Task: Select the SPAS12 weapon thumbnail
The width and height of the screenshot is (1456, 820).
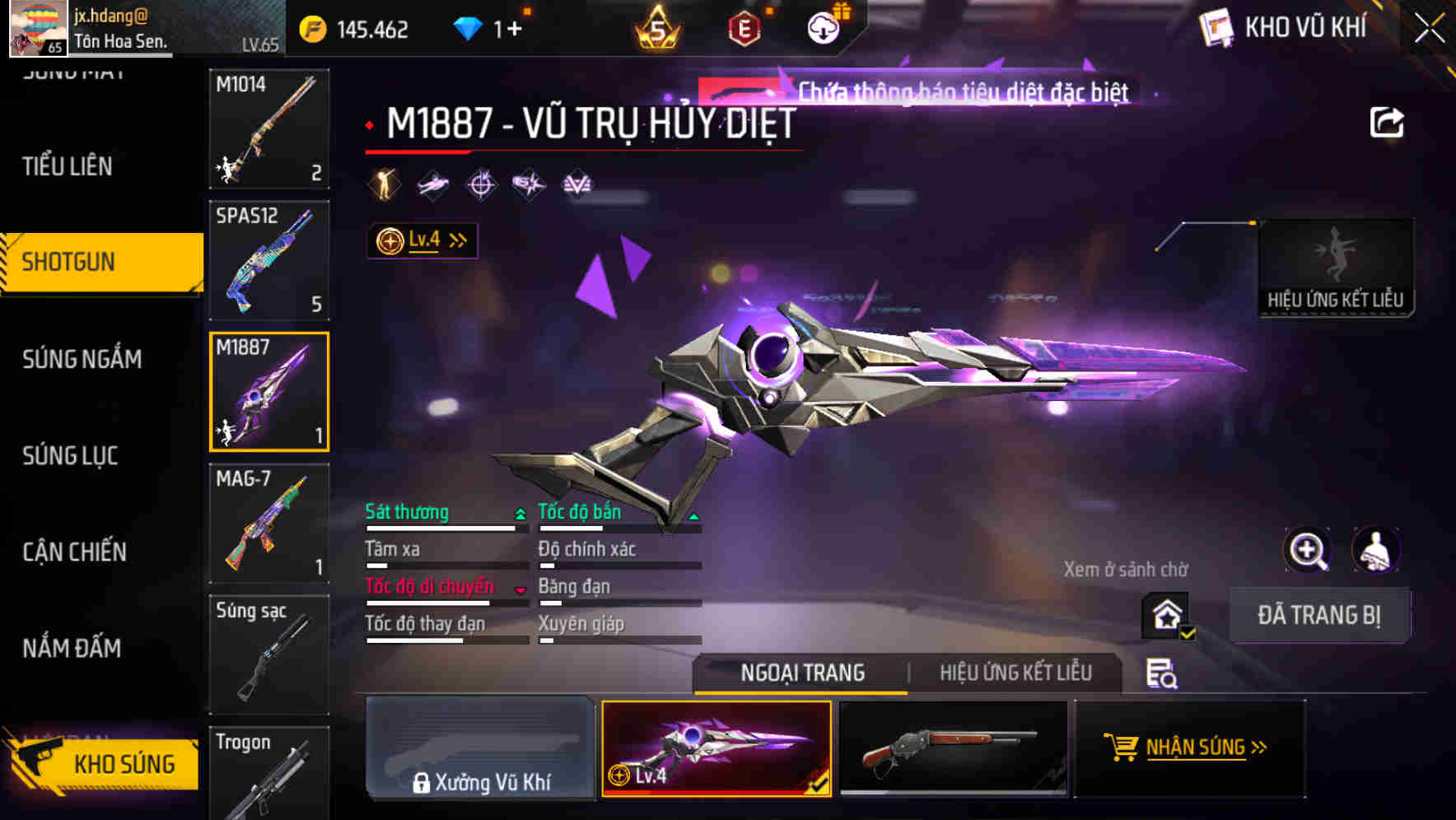Action: click(268, 259)
